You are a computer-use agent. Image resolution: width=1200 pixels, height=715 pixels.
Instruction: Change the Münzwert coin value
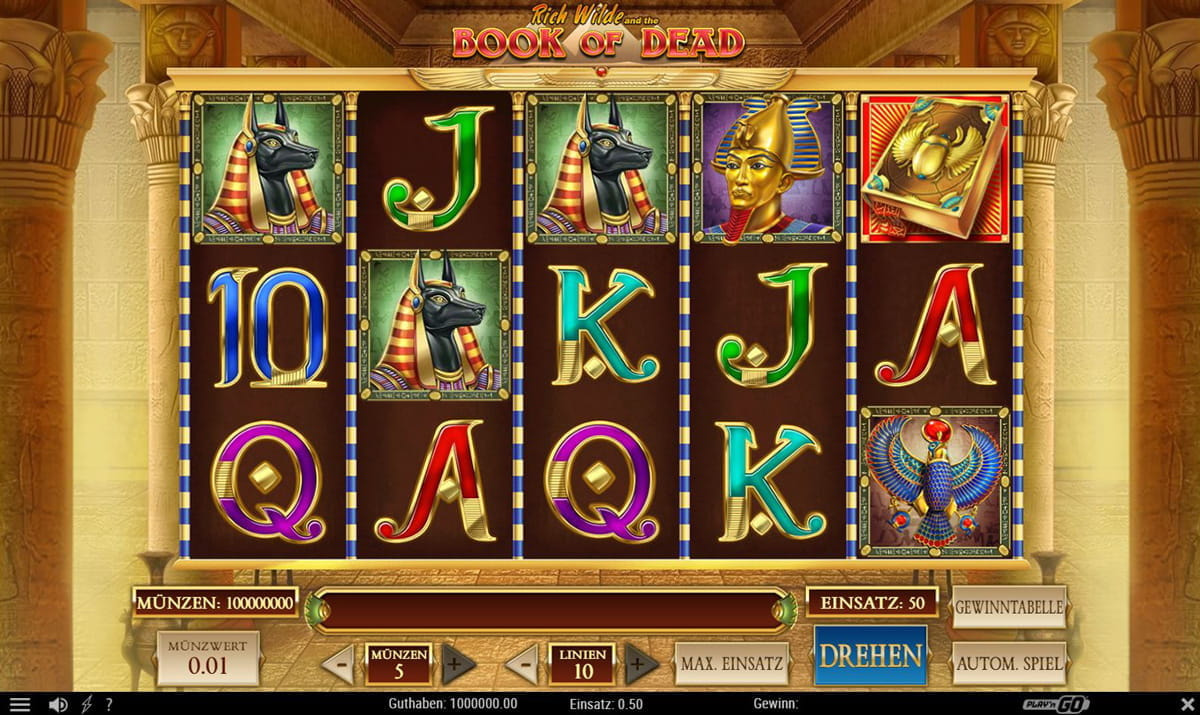(208, 657)
